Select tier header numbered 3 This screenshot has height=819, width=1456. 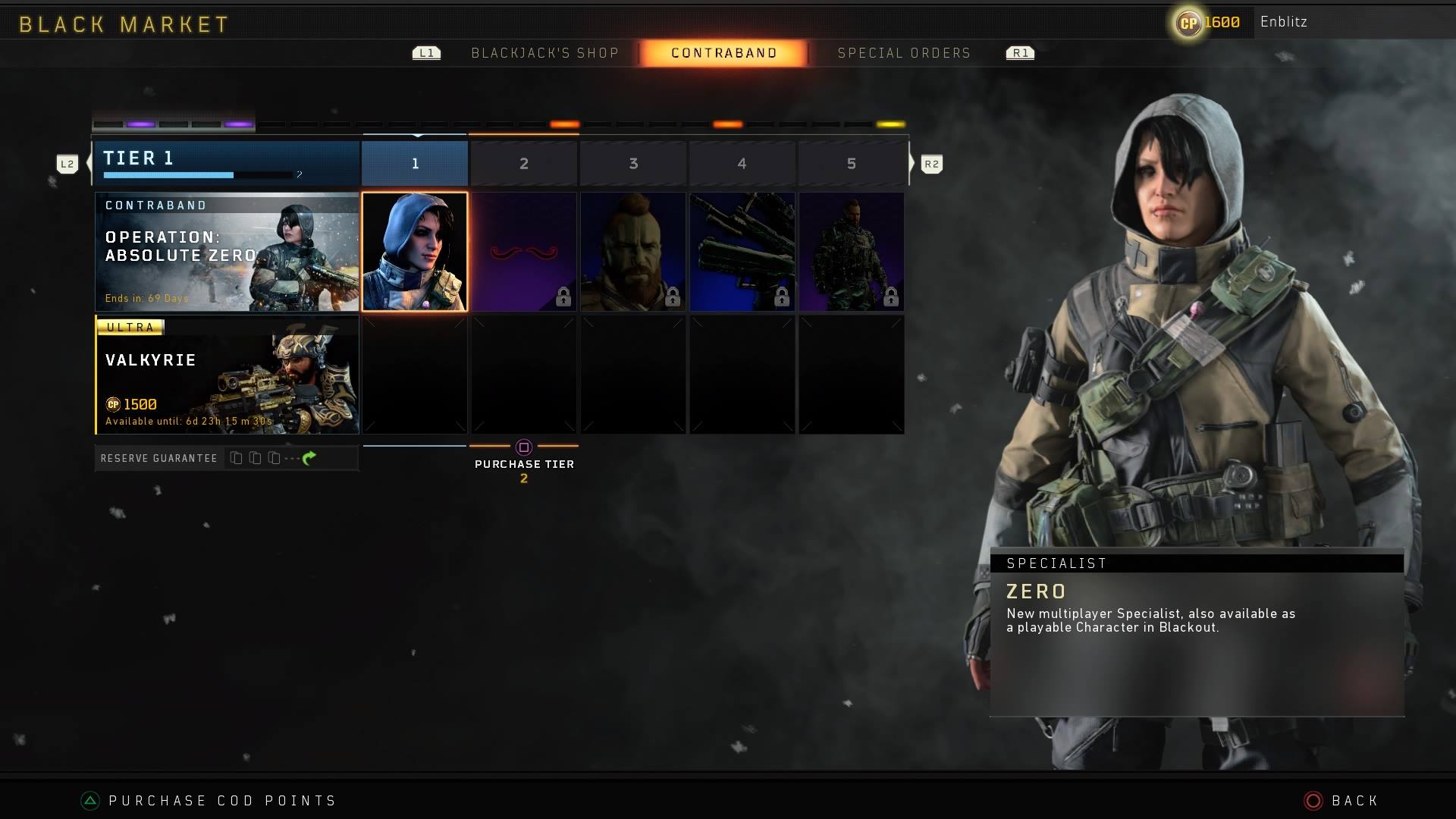click(633, 163)
